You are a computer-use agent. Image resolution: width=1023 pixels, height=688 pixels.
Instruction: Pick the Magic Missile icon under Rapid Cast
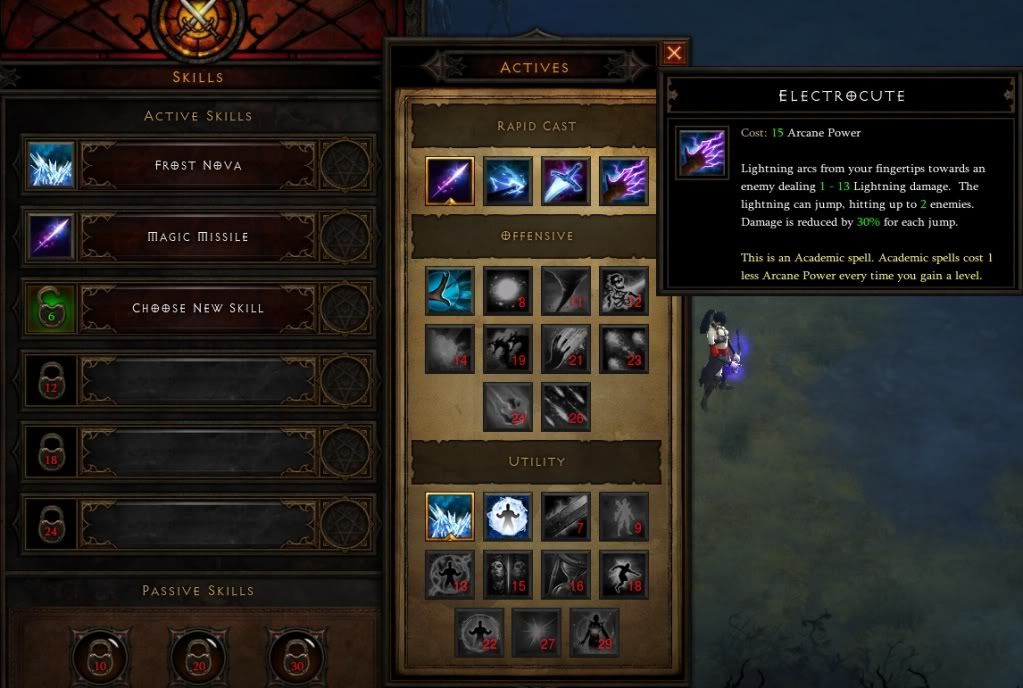coord(450,181)
